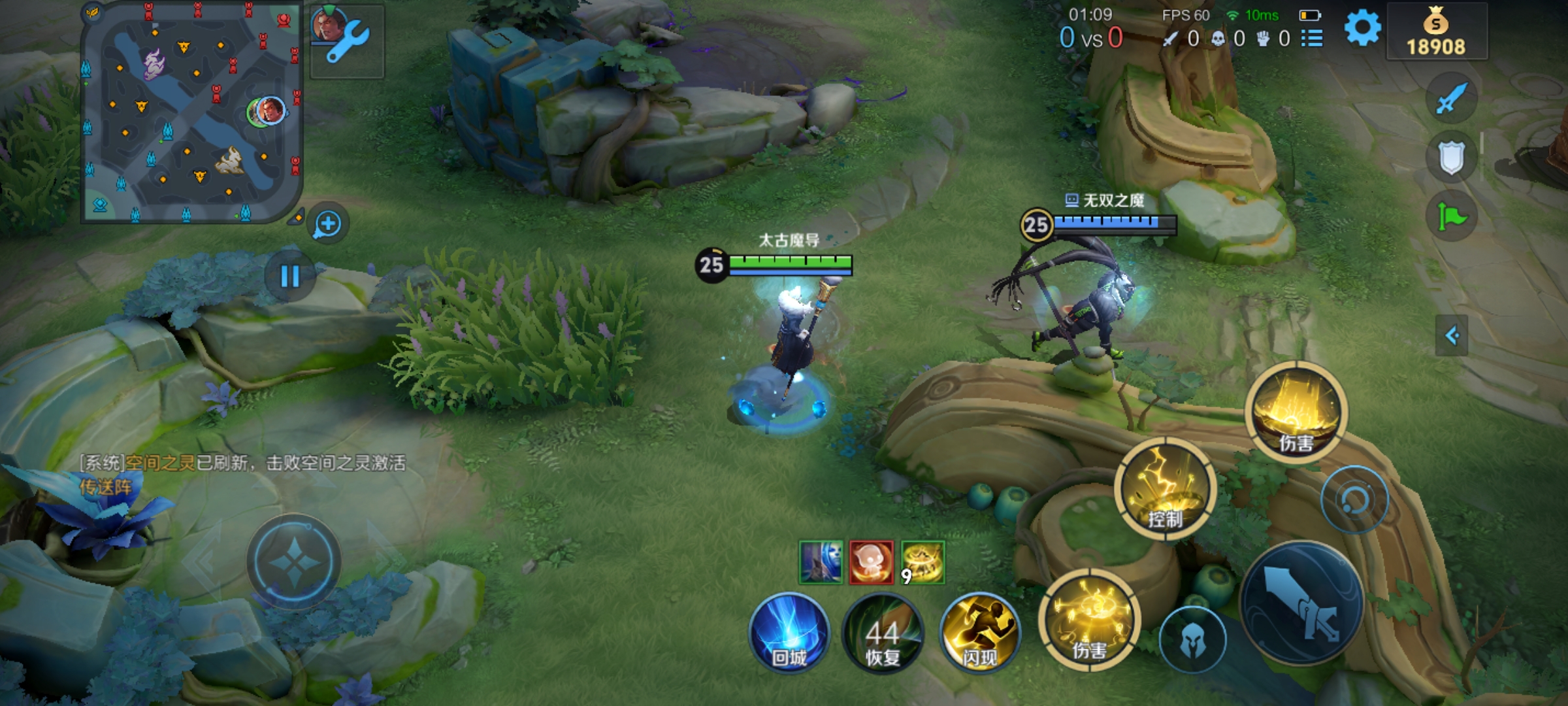This screenshot has height=706, width=1568.
Task: Tap the helmet hero-targeting button
Action: (1192, 639)
